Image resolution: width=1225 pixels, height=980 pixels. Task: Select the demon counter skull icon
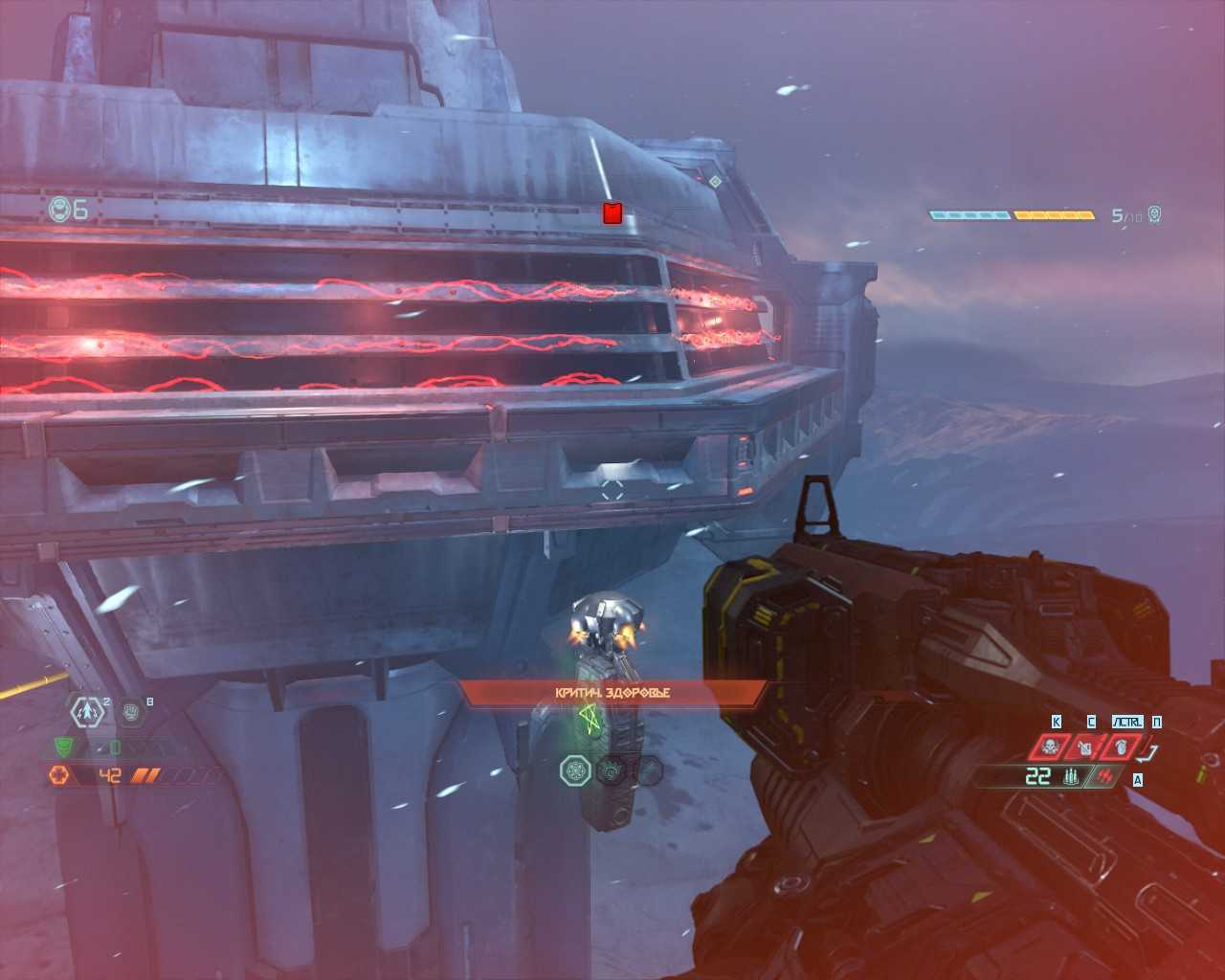(x=1154, y=214)
